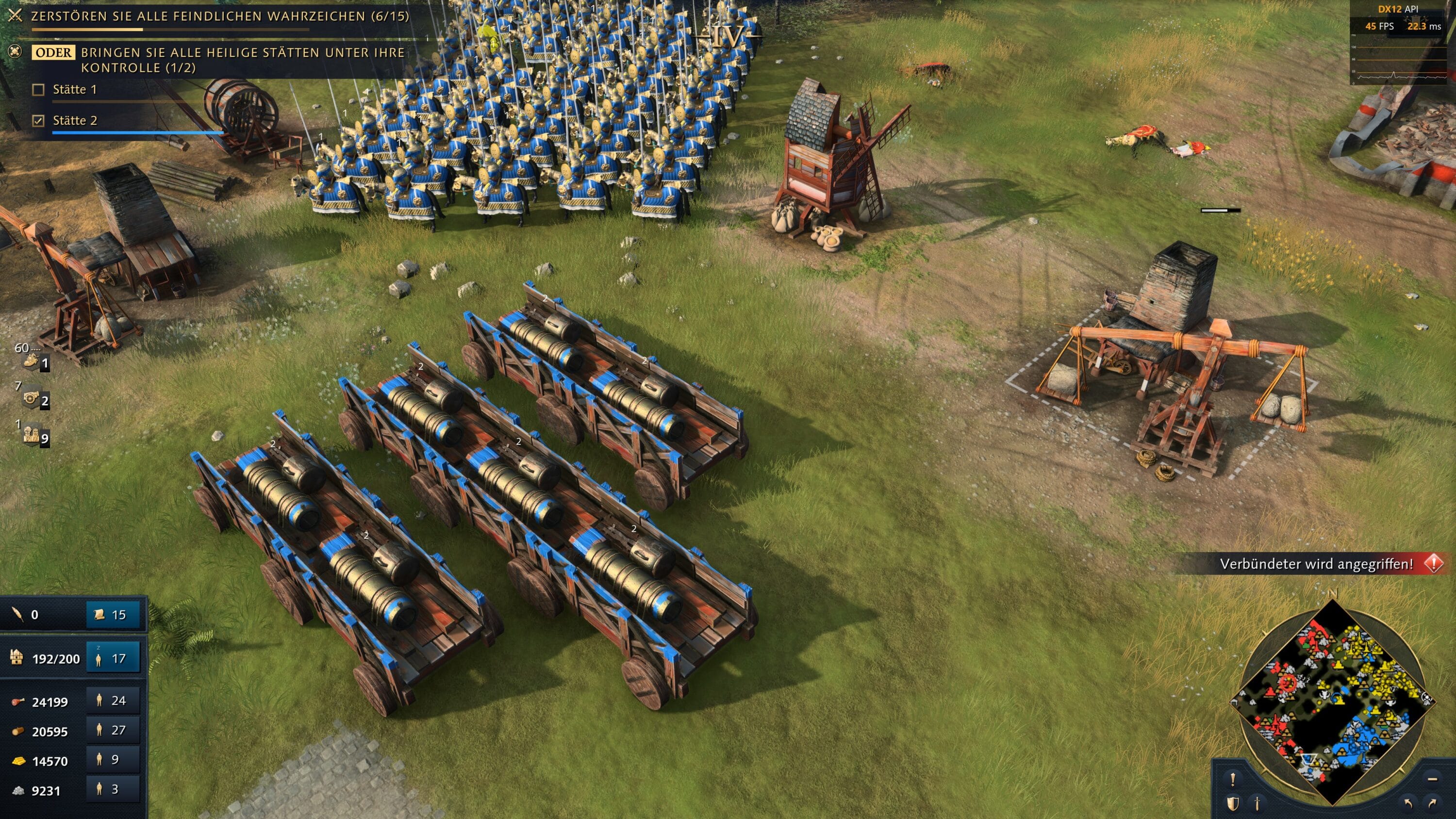Viewport: 1456px width, 819px height.
Task: Click the idle villagers button showing 17
Action: (113, 658)
